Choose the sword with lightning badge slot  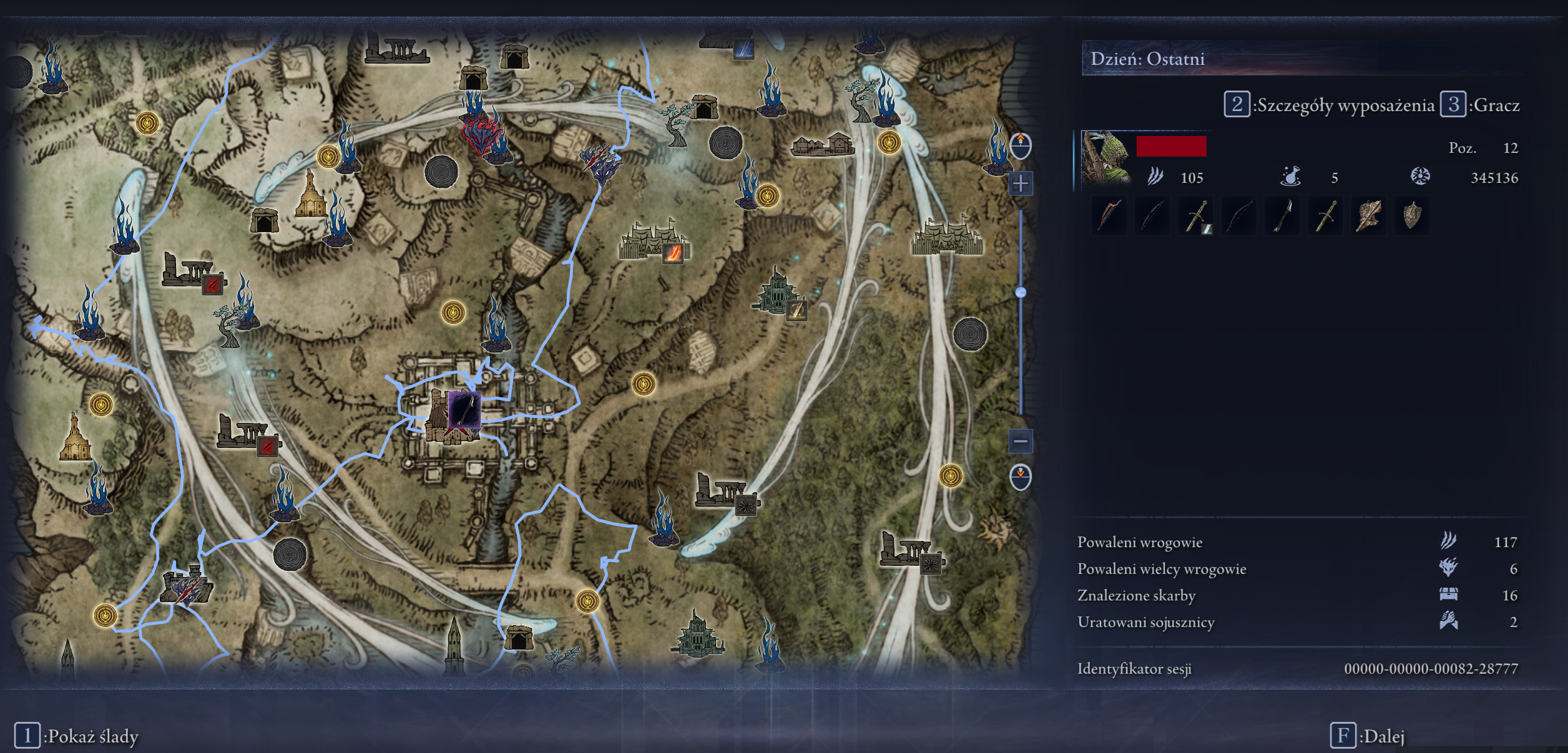(1196, 216)
